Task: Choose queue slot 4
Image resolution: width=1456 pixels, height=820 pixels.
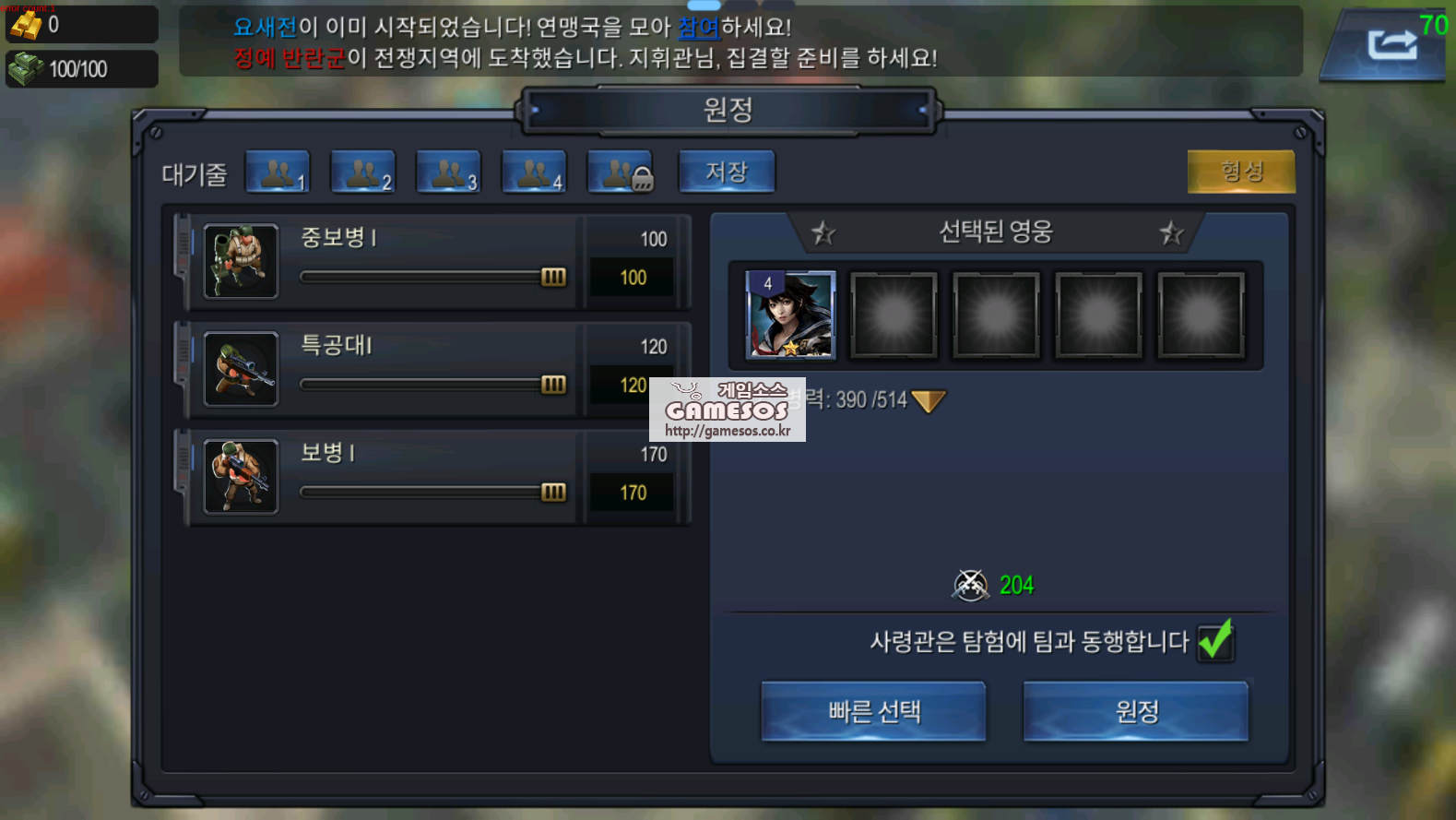Action: coord(534,172)
